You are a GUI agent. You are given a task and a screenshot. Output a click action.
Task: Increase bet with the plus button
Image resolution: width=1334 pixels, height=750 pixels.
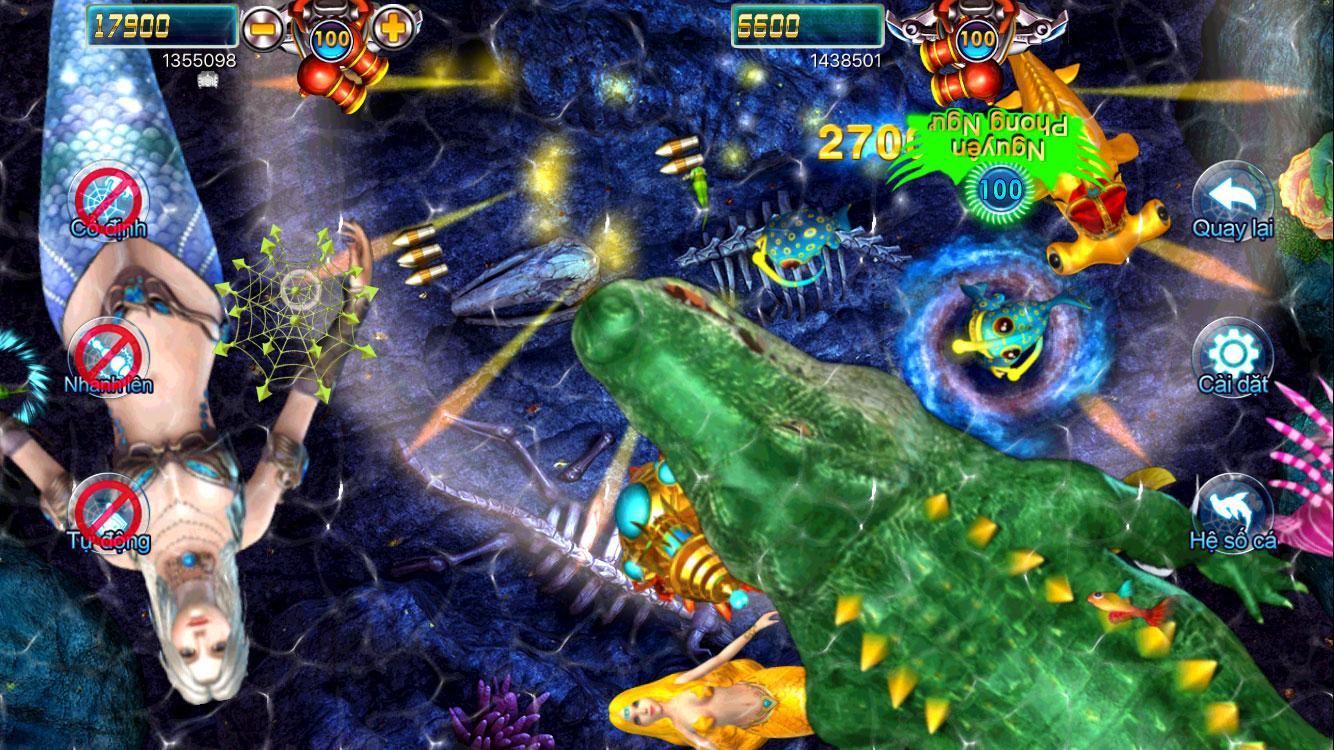click(393, 28)
